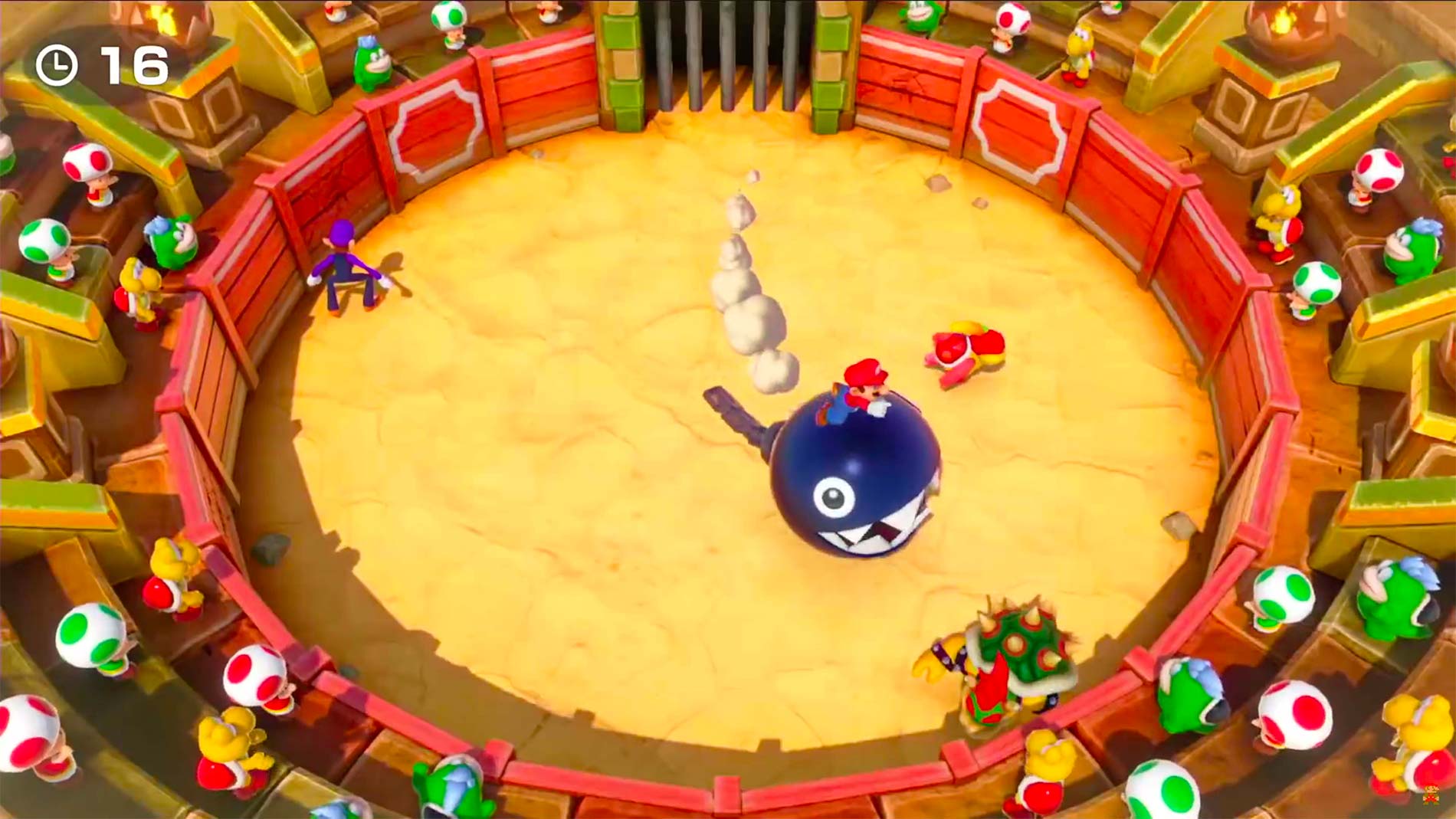
Task: Select a rock lying on the arena floor
Action: tap(272, 548)
